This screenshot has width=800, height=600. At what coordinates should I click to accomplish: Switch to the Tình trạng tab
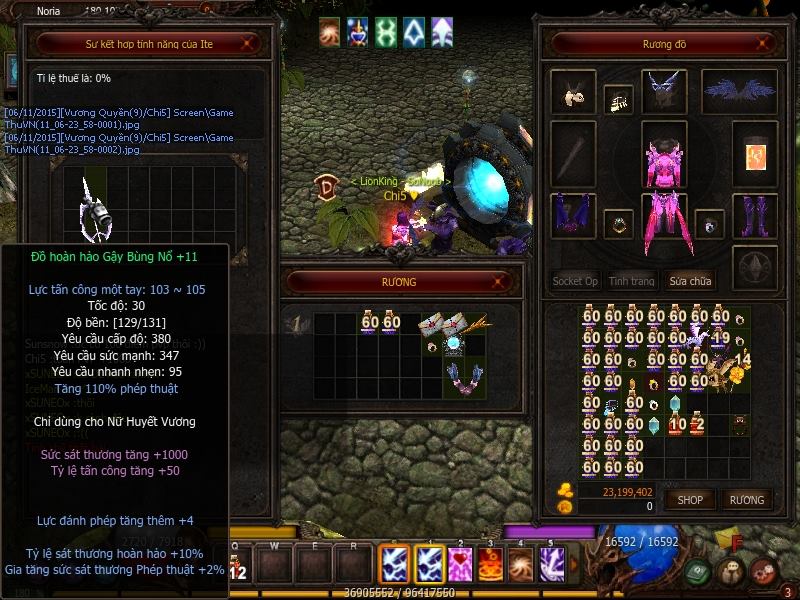(x=632, y=281)
